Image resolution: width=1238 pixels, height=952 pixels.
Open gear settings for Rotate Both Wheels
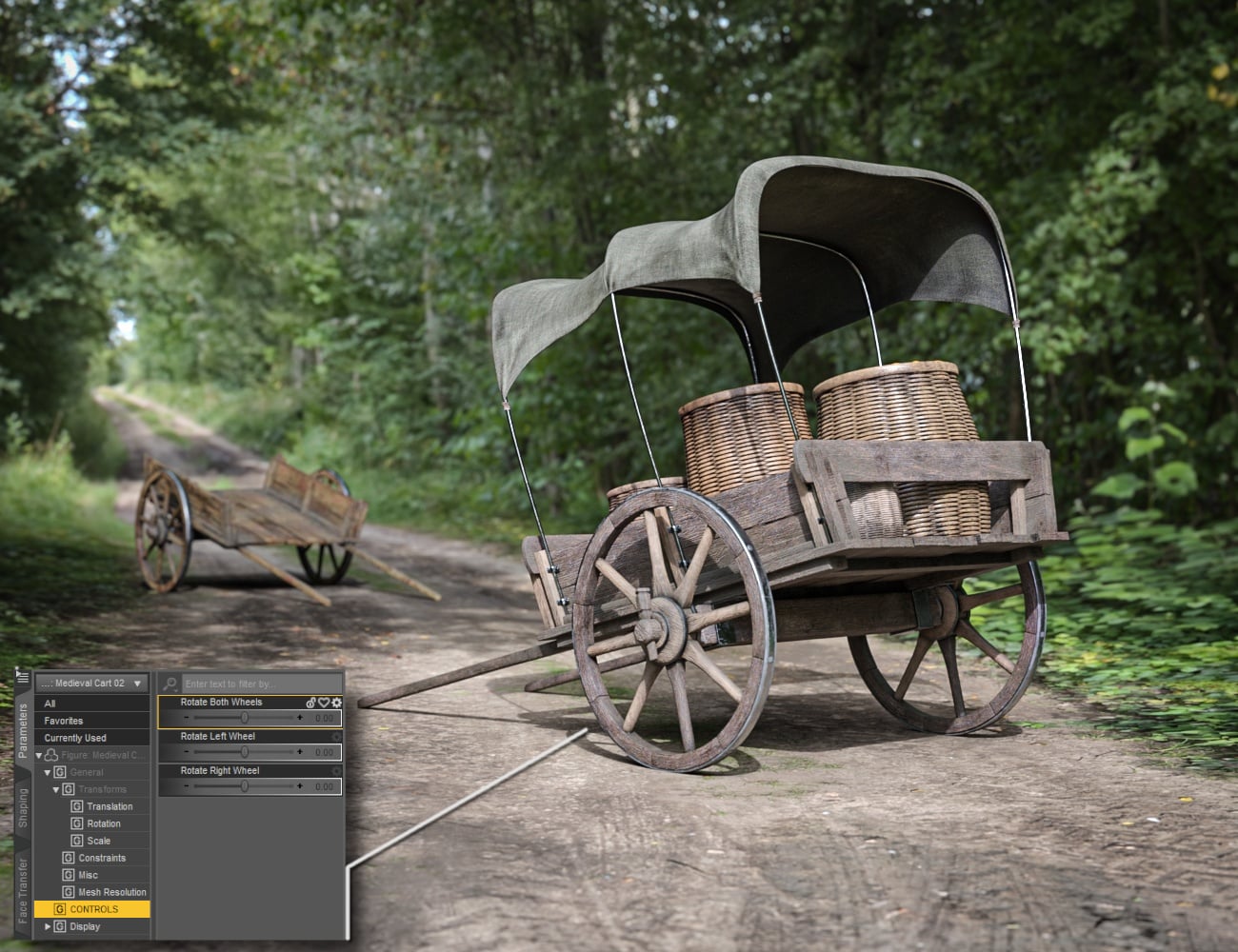point(336,703)
